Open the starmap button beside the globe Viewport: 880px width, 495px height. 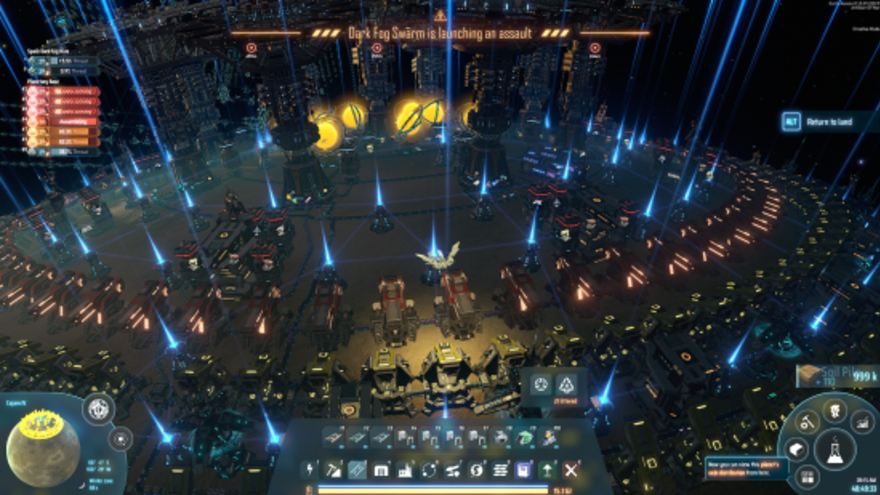(121, 438)
